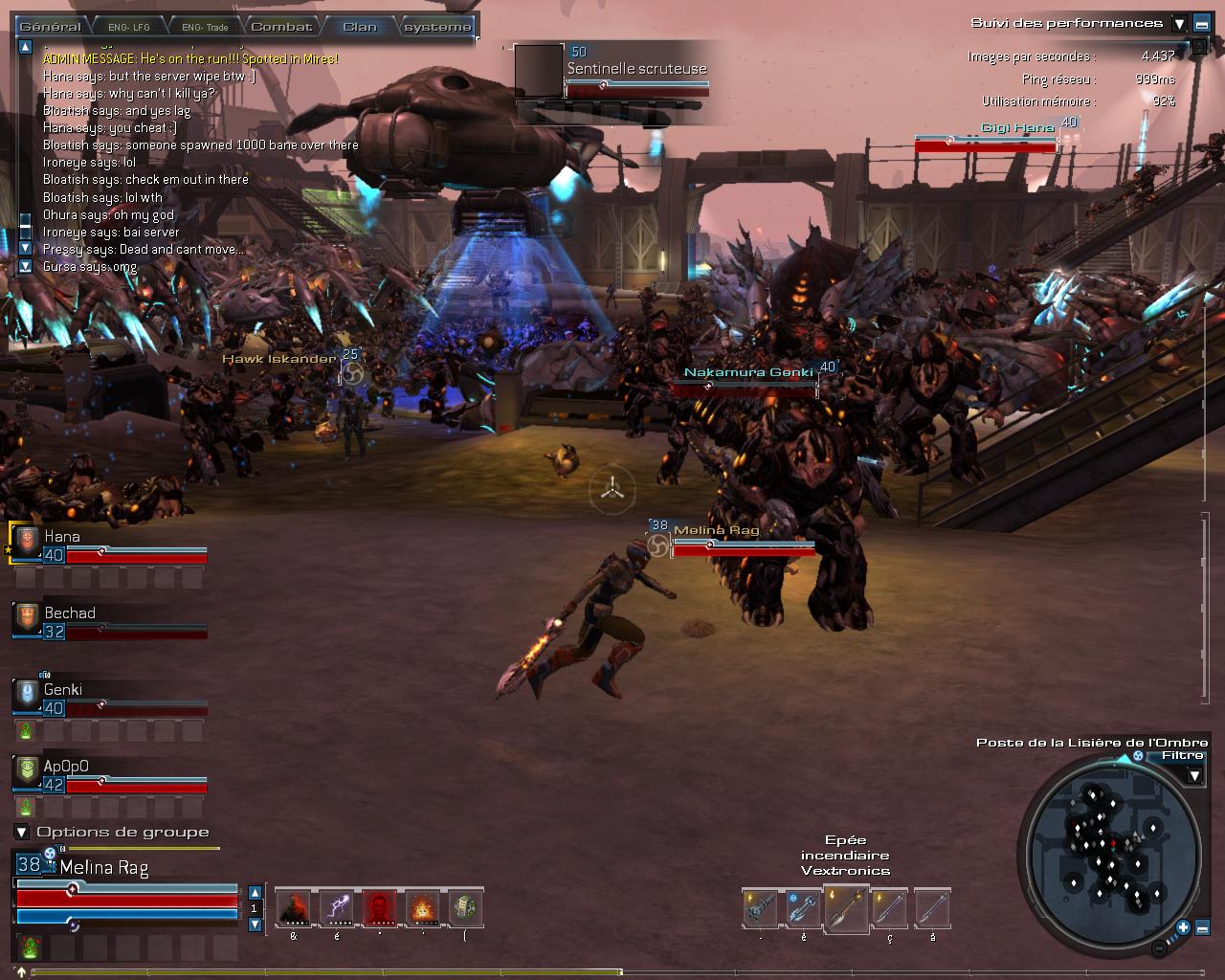1225x980 pixels.
Task: Expand the Options de groupe menu
Action: click(22, 833)
